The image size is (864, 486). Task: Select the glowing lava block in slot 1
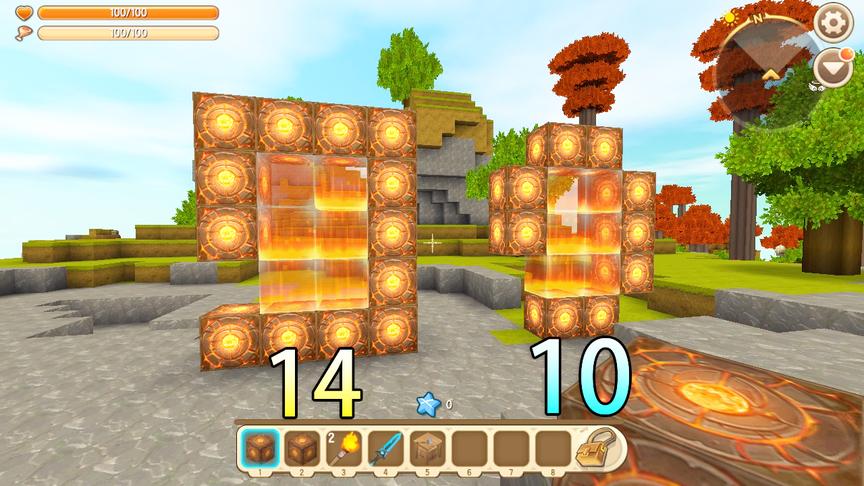click(x=261, y=448)
